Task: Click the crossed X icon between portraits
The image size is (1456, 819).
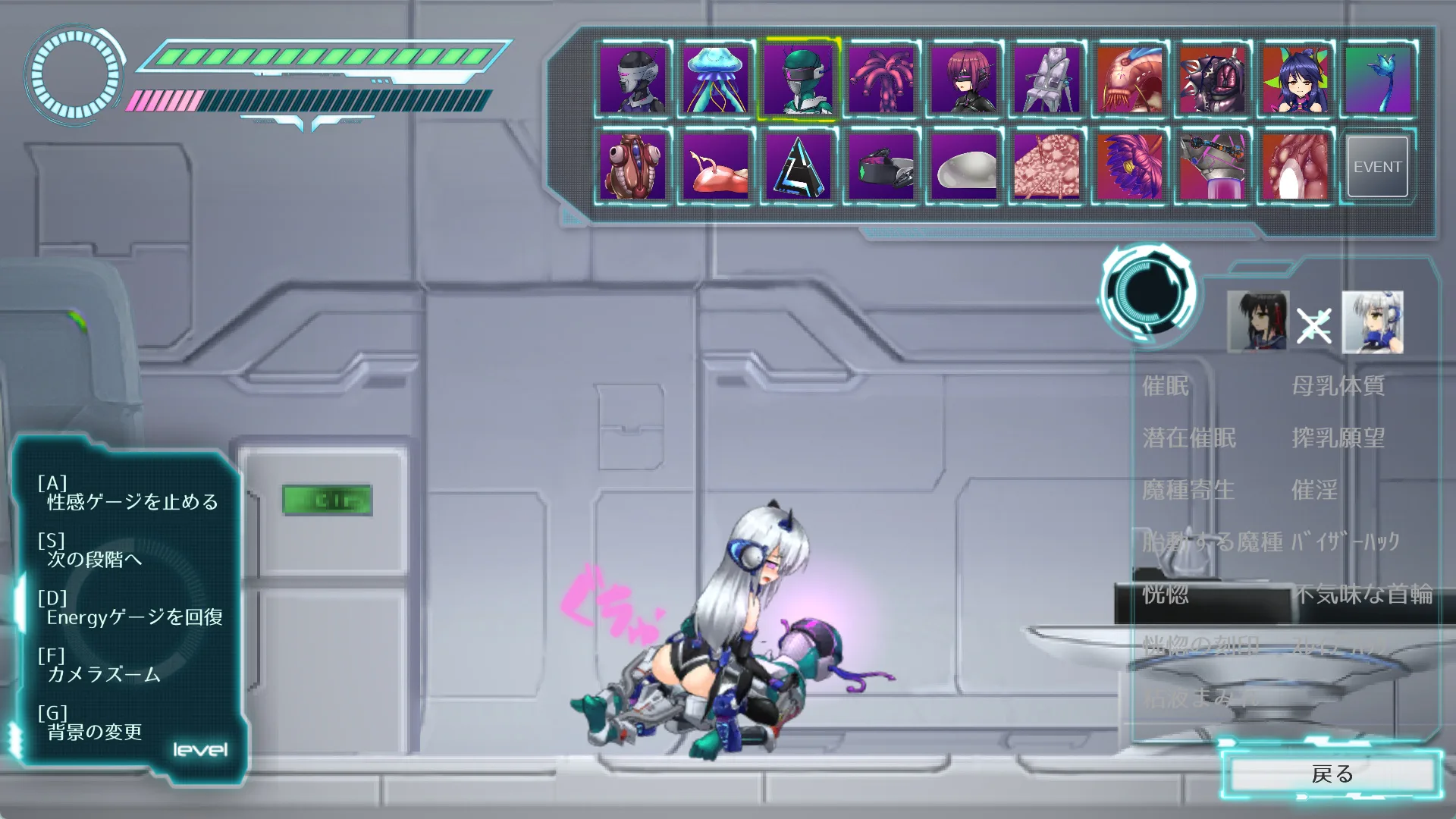Action: [x=1313, y=326]
